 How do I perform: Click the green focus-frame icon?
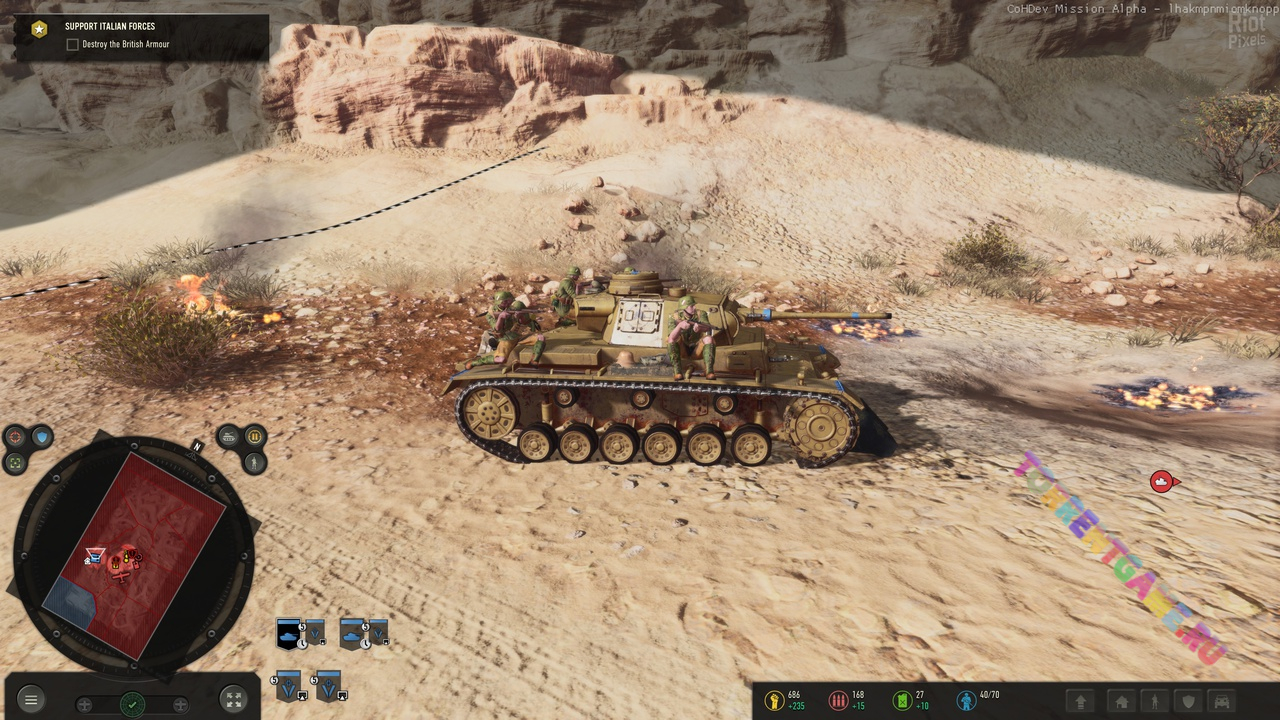[15, 463]
